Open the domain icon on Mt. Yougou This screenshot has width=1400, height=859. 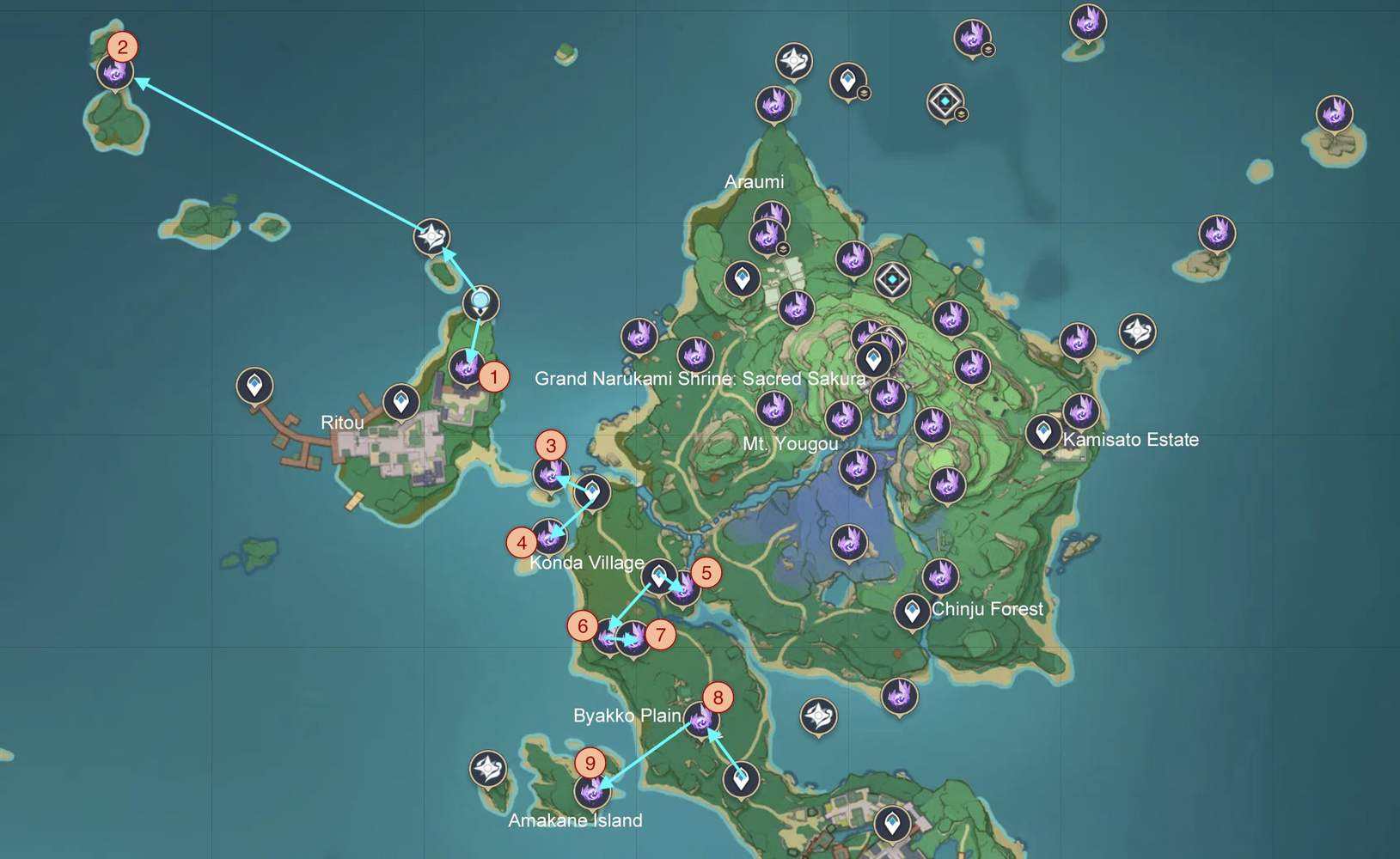point(894,277)
